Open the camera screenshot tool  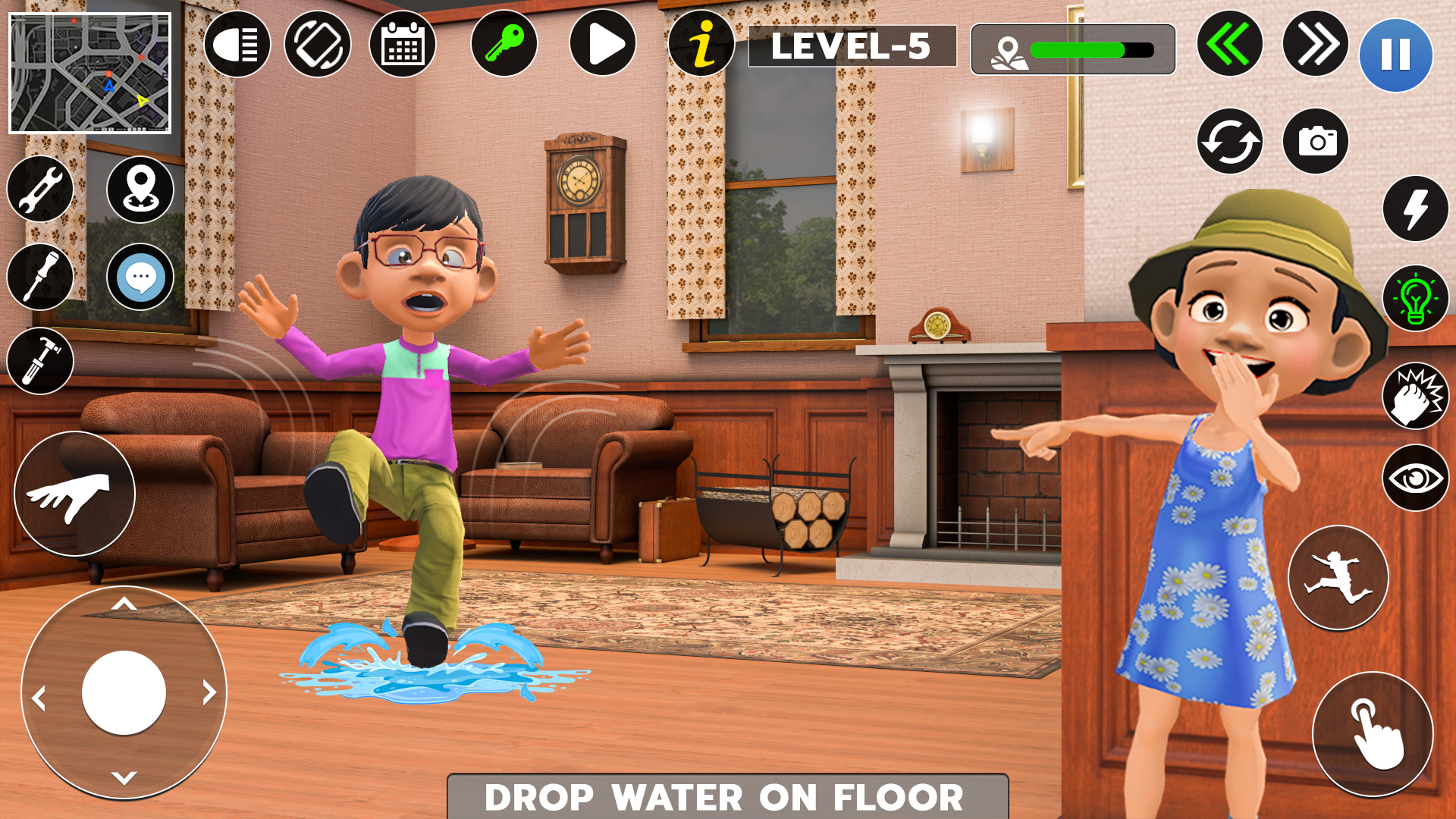click(x=1317, y=141)
